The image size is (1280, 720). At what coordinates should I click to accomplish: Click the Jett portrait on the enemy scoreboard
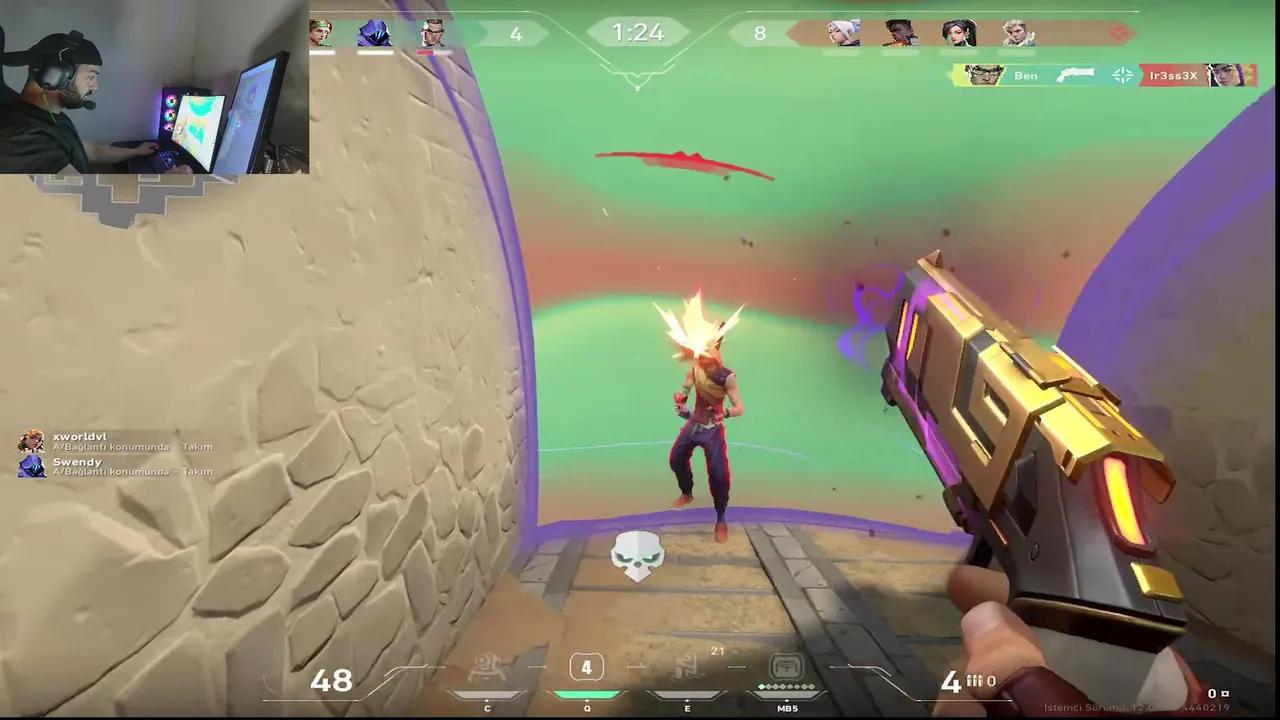coord(845,33)
